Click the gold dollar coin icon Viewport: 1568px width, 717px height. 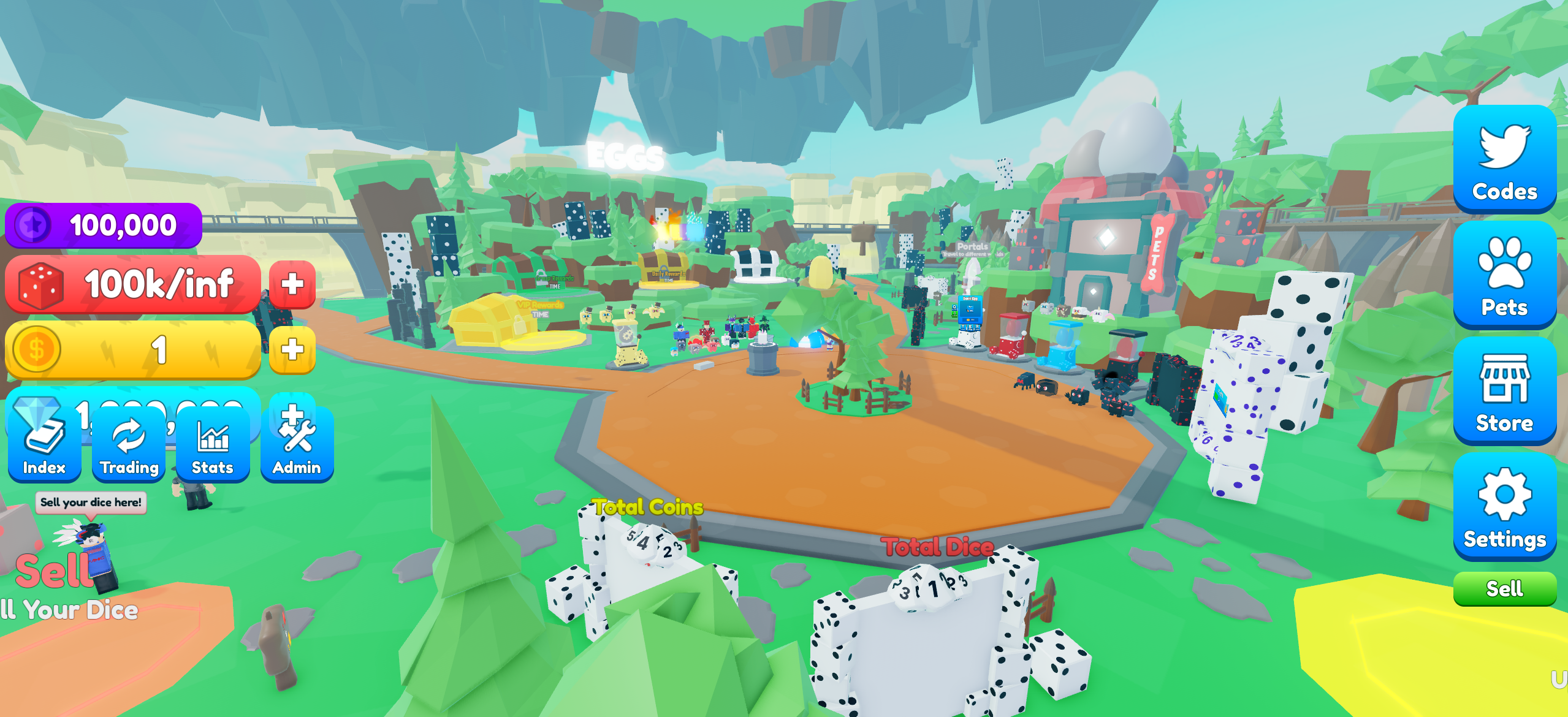click(37, 349)
